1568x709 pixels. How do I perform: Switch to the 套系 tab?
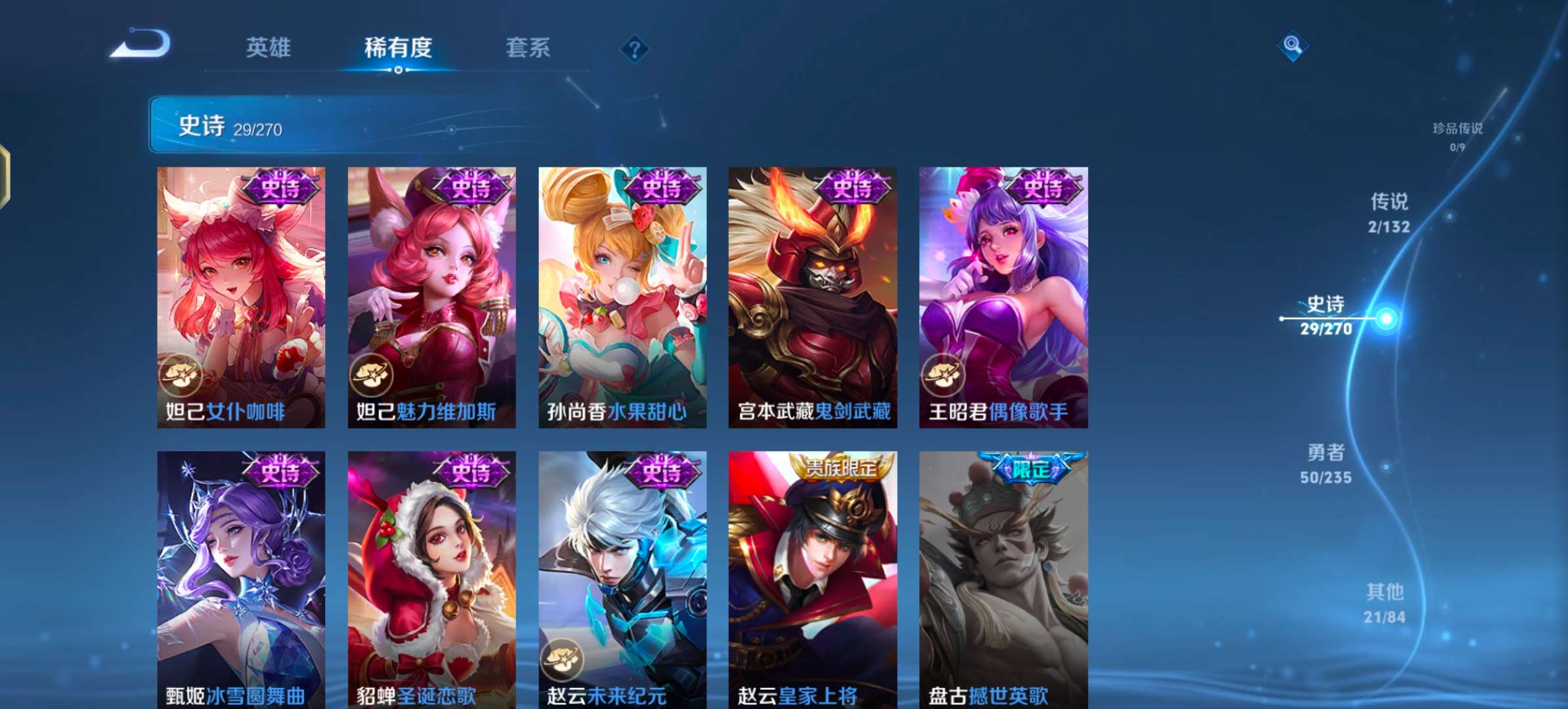[x=527, y=48]
